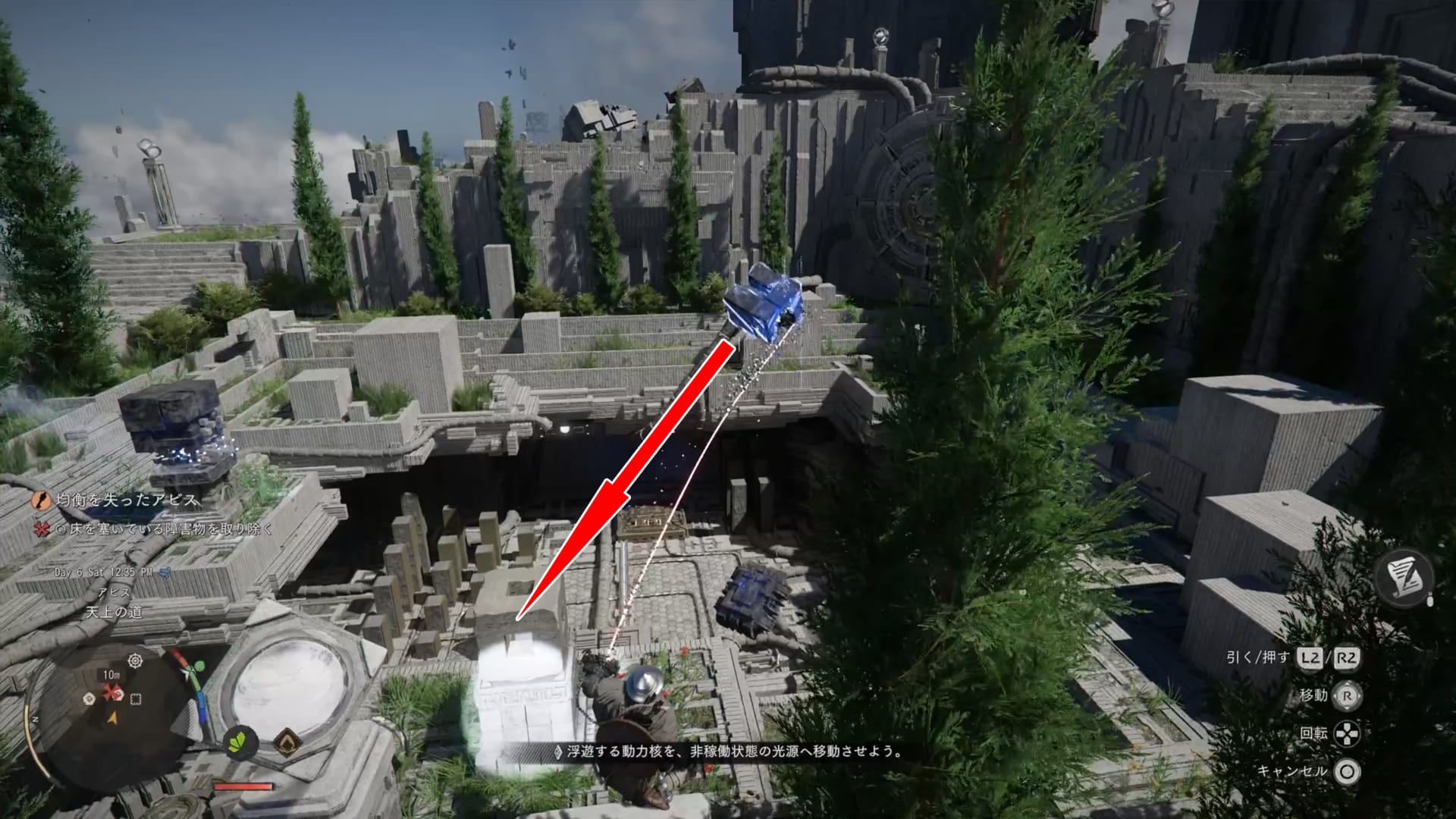
Task: Click the brown diamond icon near minimap
Action: [x=287, y=742]
